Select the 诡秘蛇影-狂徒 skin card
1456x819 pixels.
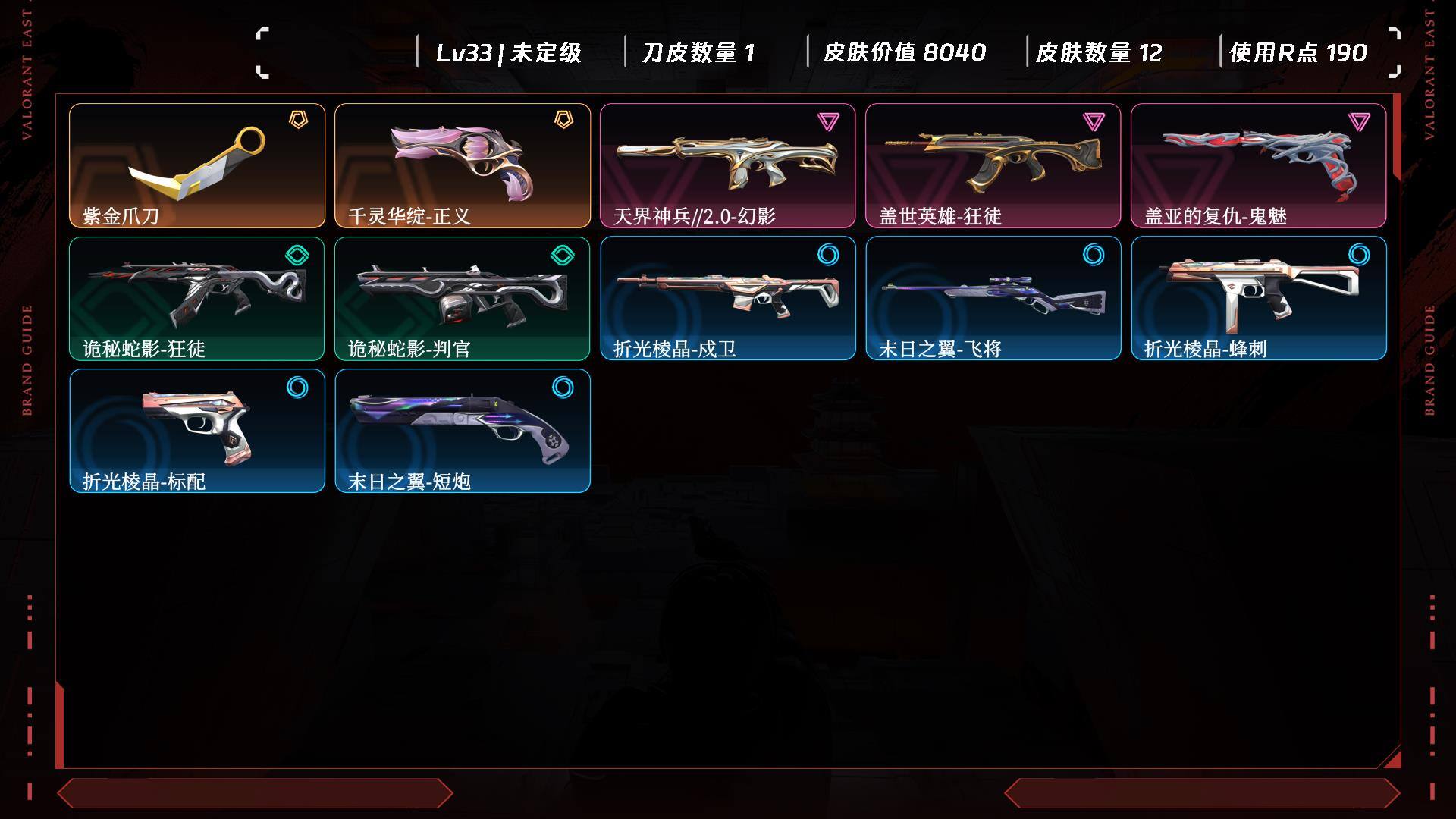197,298
